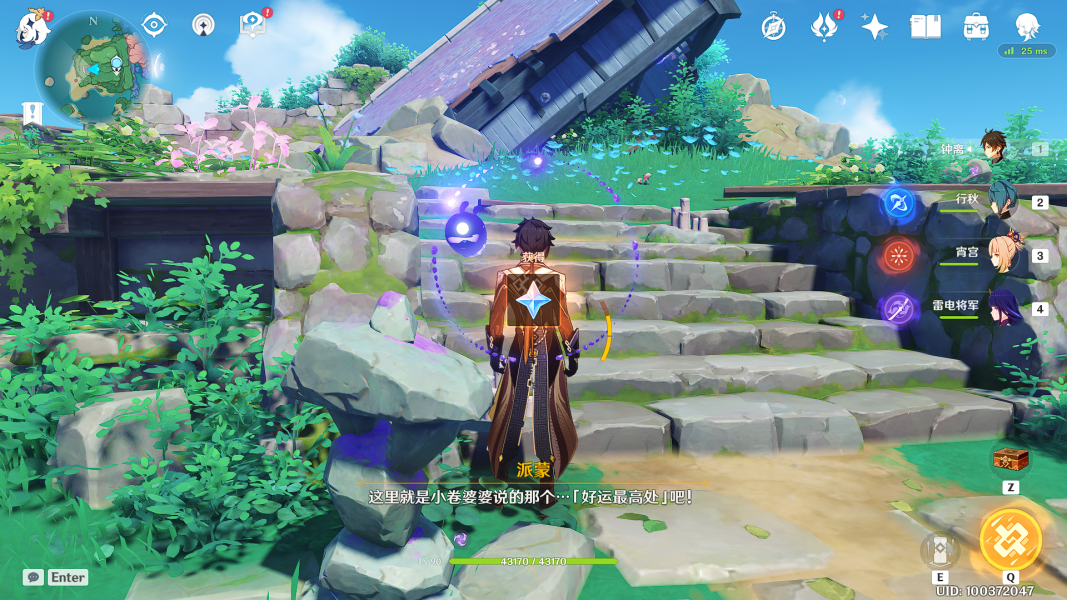This screenshot has width=1067, height=600.
Task: Switch to party member 行秋
Action: [x=1000, y=200]
